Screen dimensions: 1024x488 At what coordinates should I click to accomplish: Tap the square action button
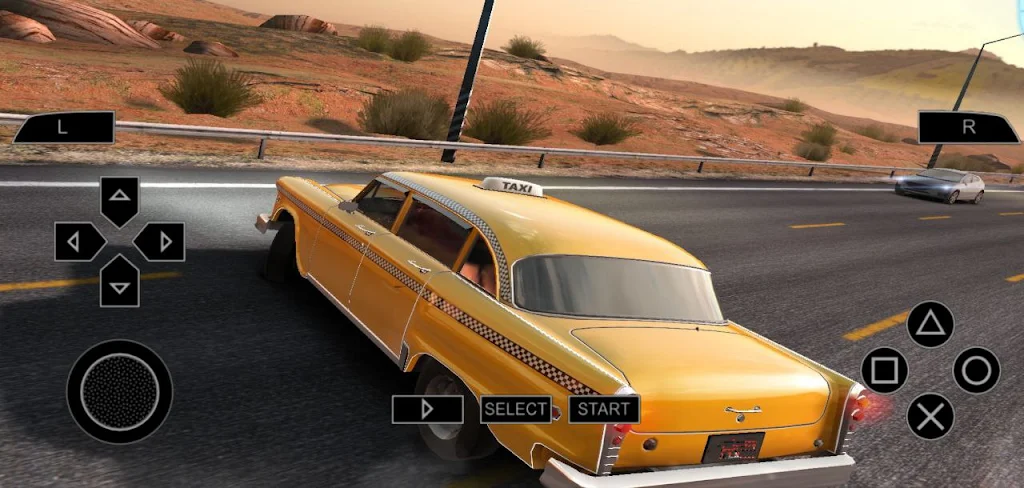click(x=884, y=370)
